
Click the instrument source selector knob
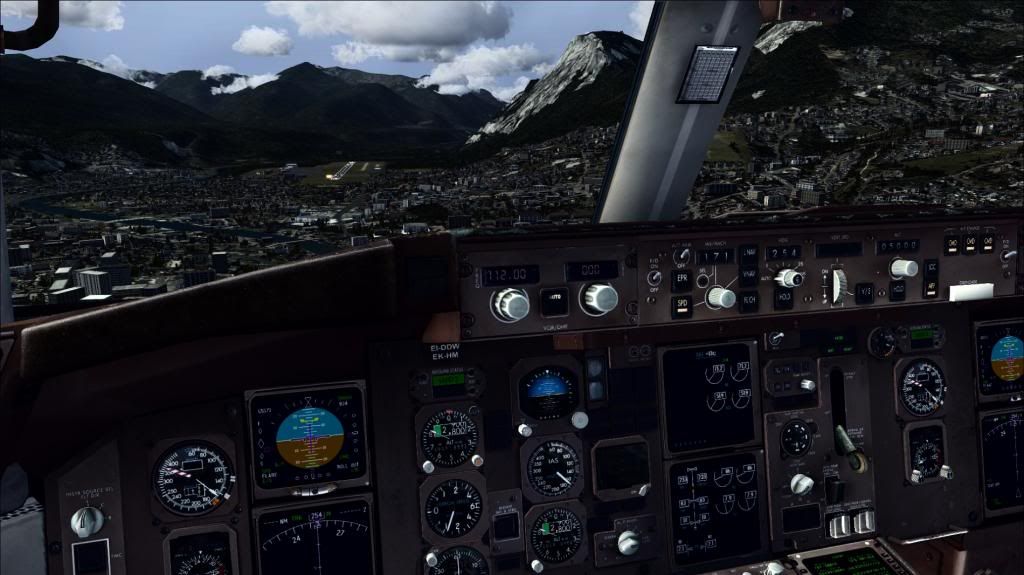tap(87, 521)
